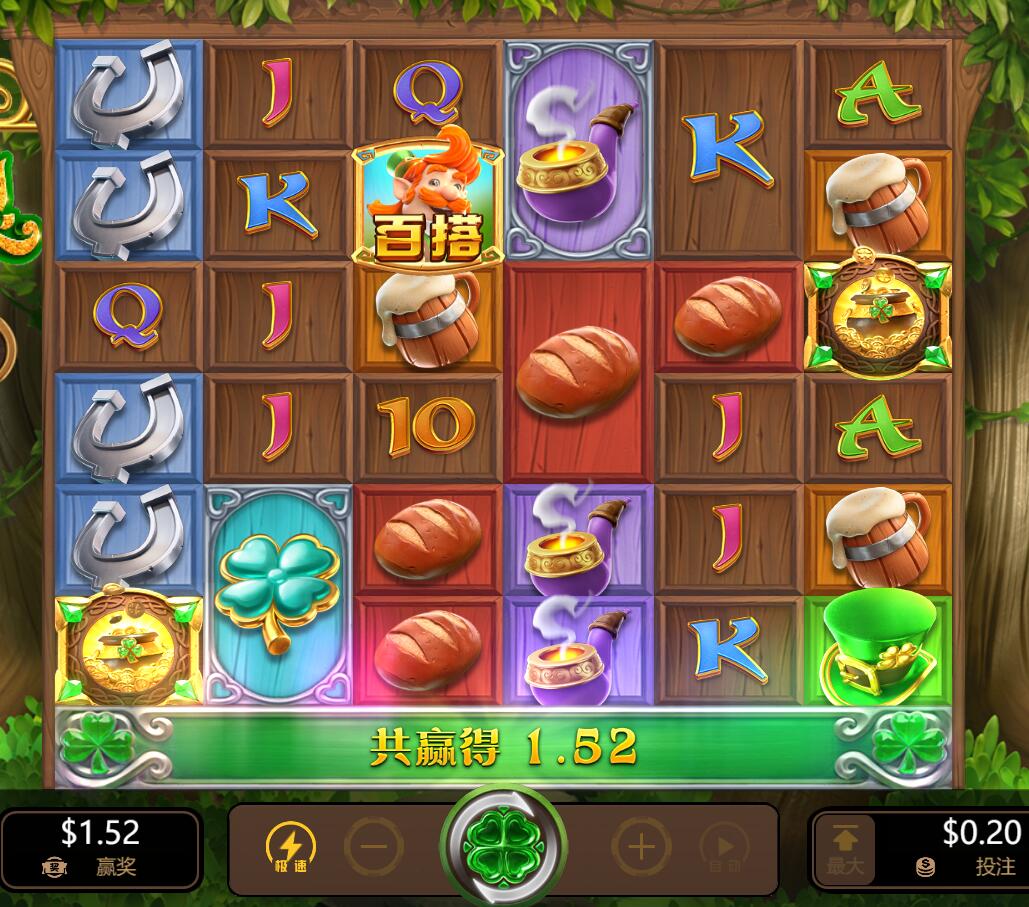Increase the bet with the plus button

click(641, 849)
